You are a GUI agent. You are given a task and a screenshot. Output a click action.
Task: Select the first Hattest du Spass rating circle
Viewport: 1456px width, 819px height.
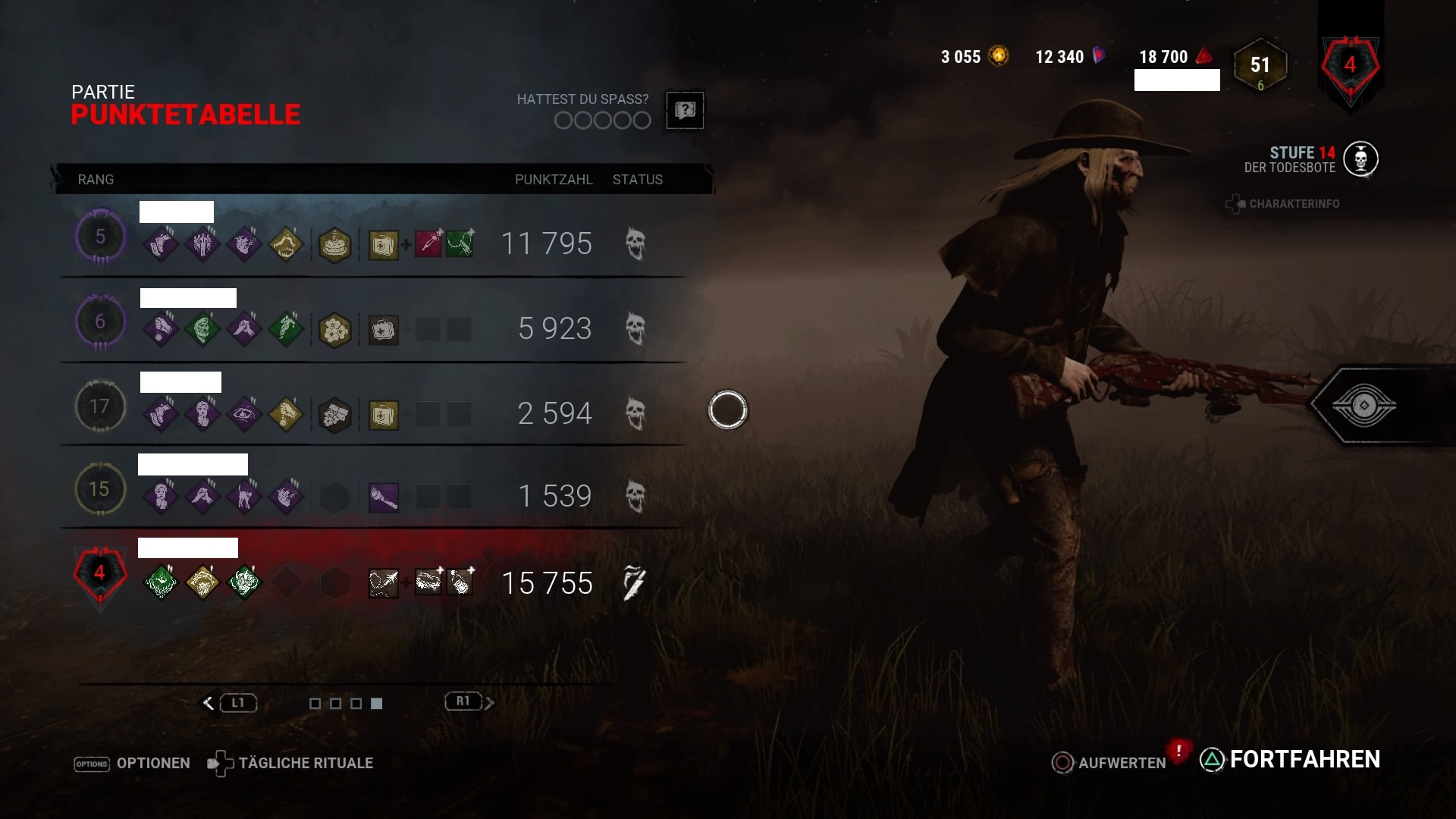[x=565, y=120]
